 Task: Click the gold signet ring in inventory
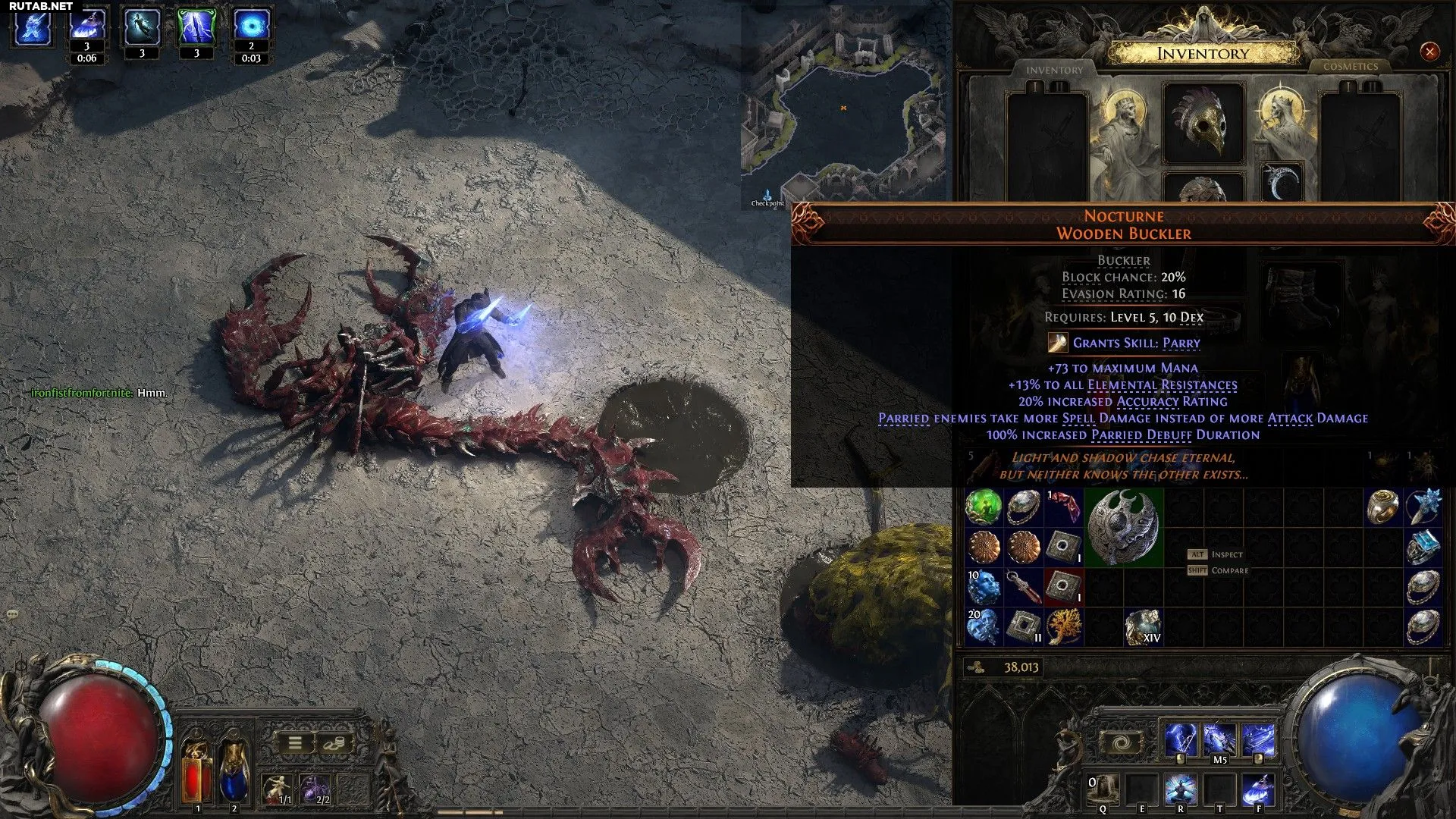(x=1382, y=507)
